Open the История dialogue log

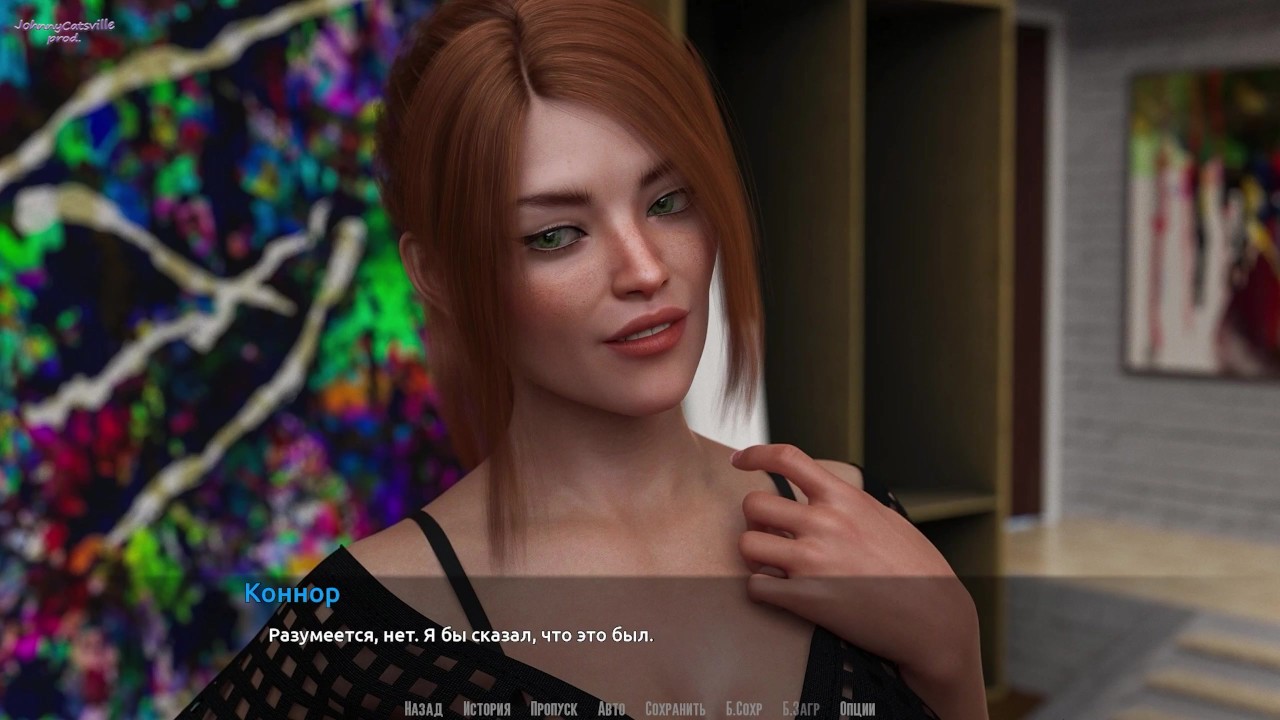(x=486, y=709)
